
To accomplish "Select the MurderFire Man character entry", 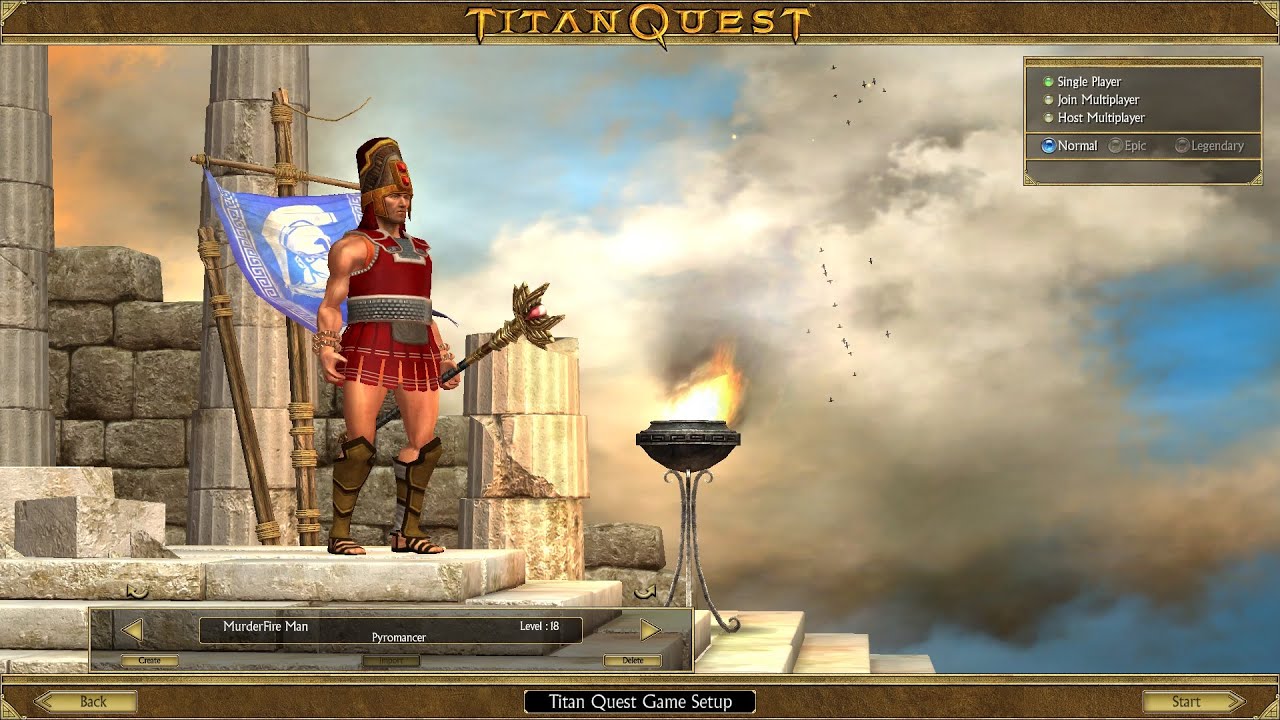I will coord(390,630).
